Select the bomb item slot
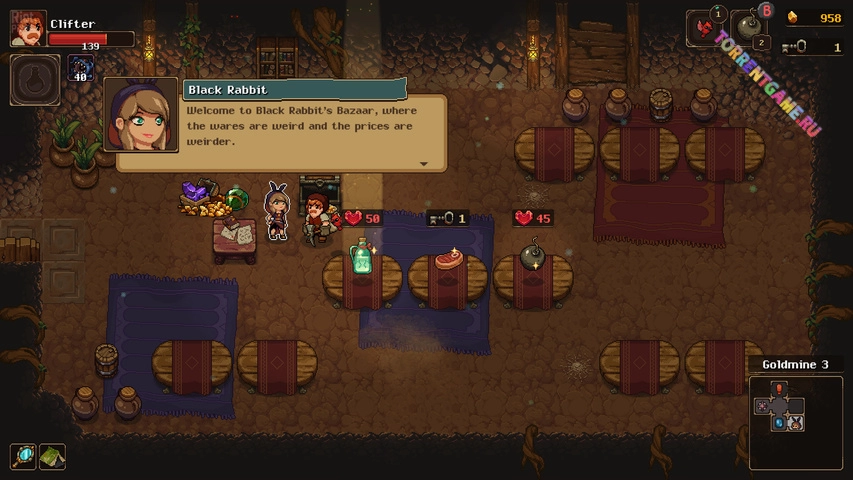 (750, 29)
